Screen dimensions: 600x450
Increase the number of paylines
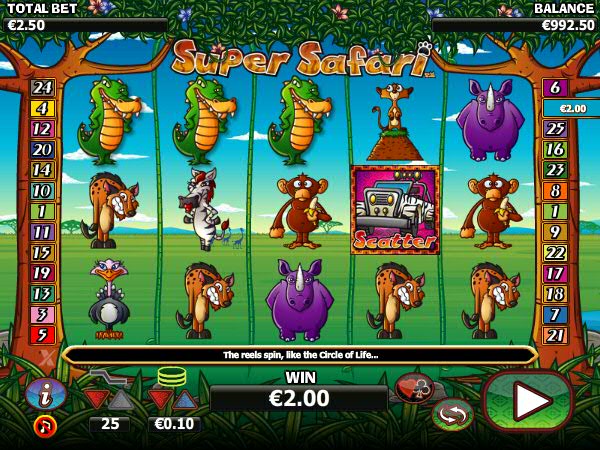(120, 399)
